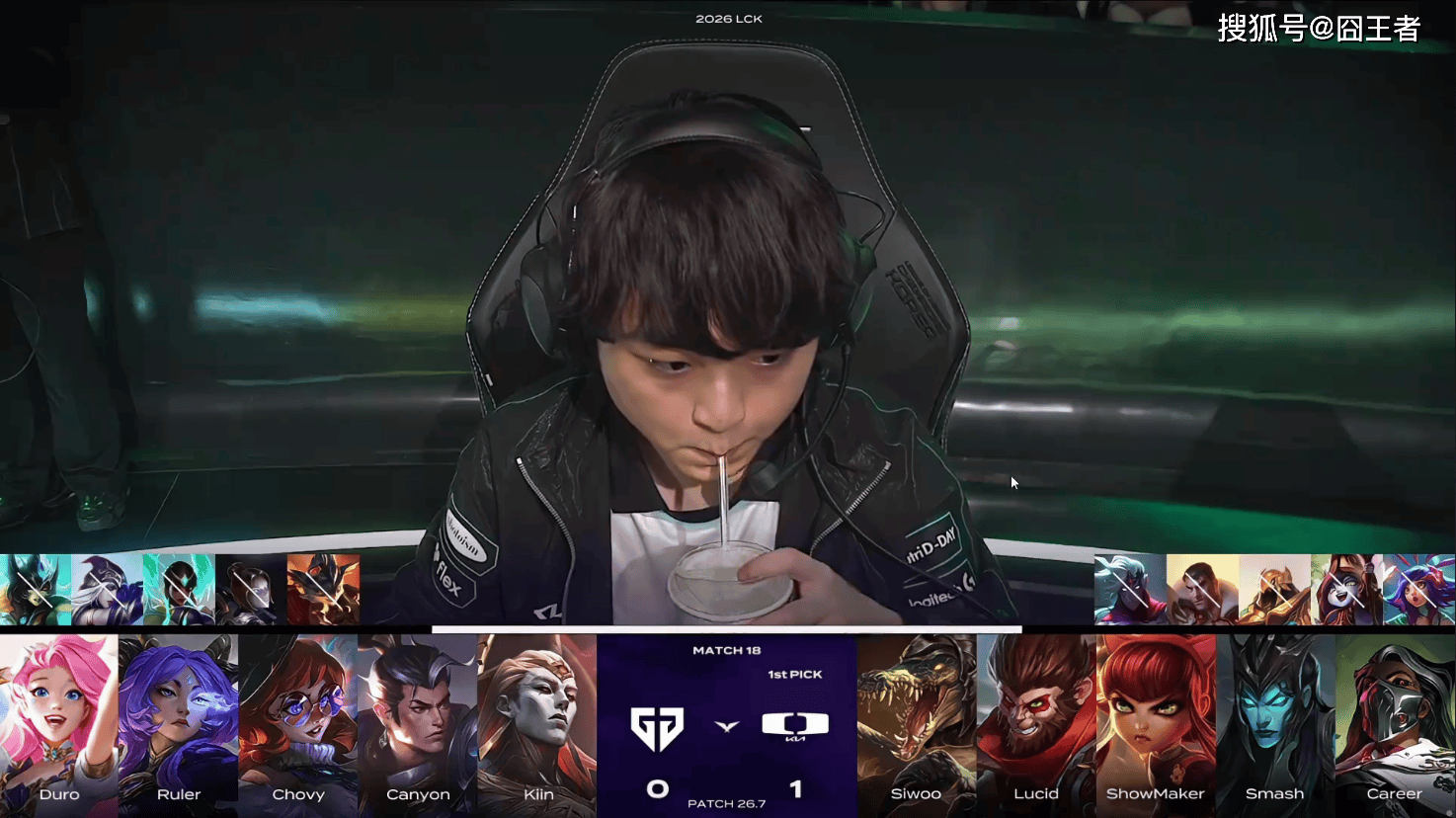Click the banned Neeko icon
Viewport: 1456px width, 818px height.
[1418, 590]
